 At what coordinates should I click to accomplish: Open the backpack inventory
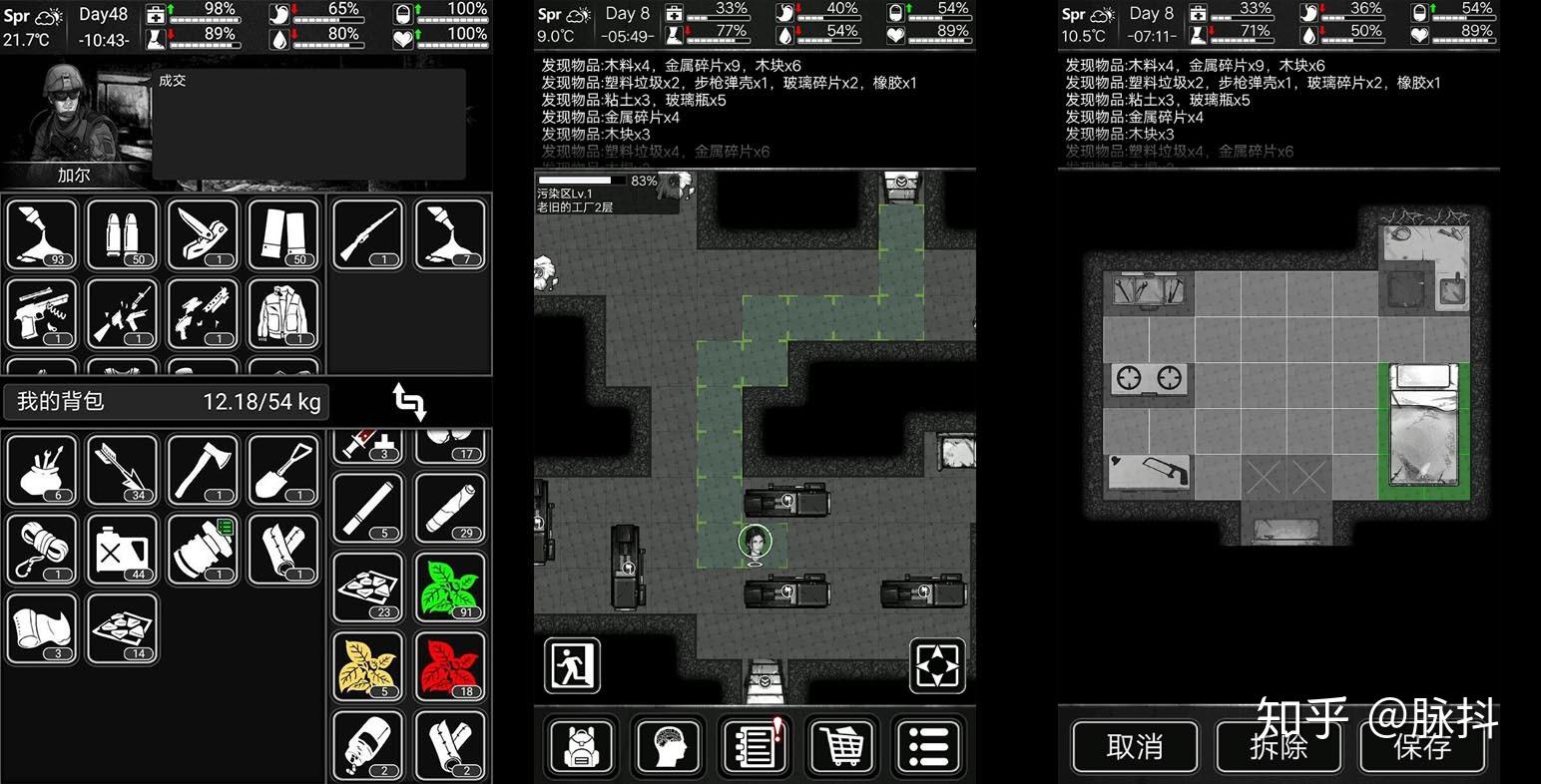click(582, 745)
